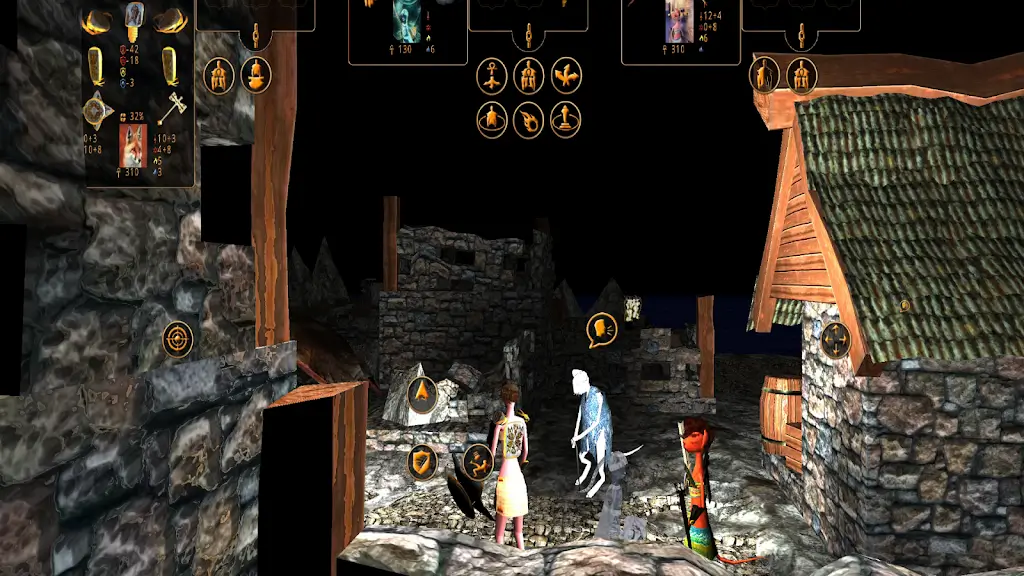Click the running figure action icon
This screenshot has width=1024, height=576.
tap(477, 462)
